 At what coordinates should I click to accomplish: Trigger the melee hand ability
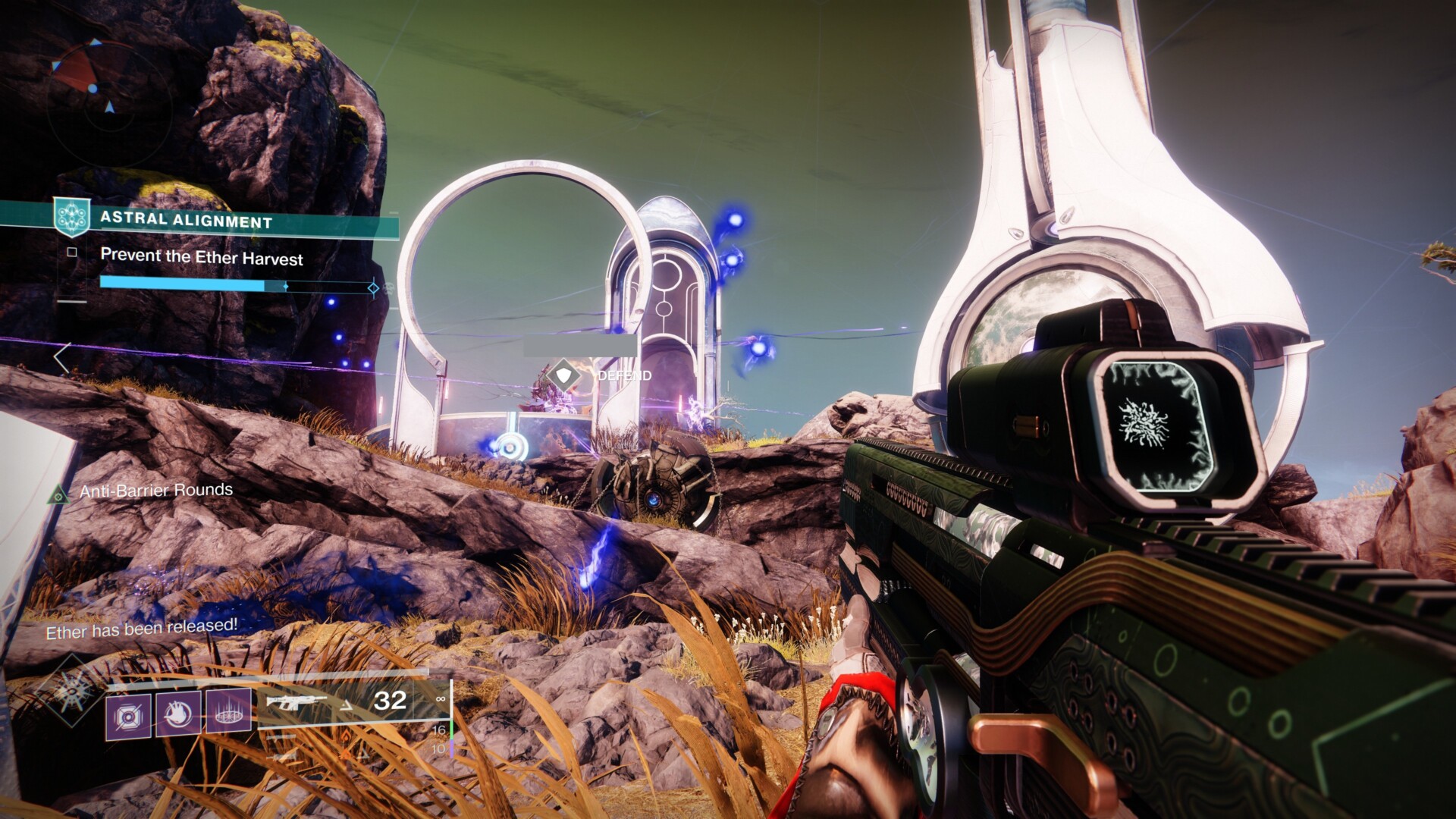179,714
